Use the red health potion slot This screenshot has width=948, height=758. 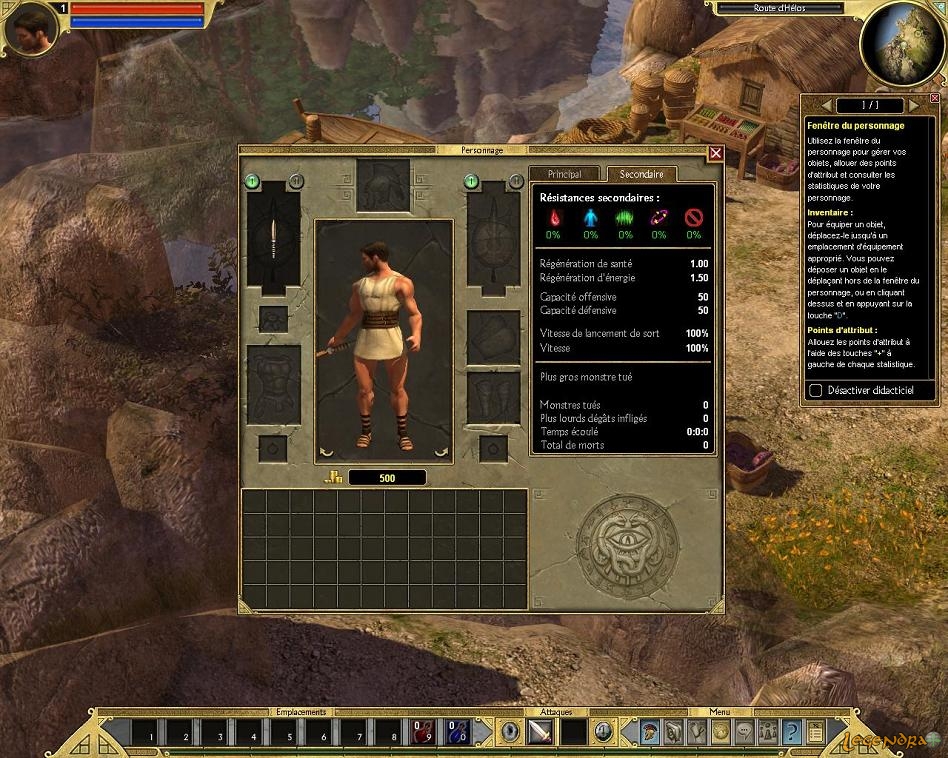coord(423,732)
